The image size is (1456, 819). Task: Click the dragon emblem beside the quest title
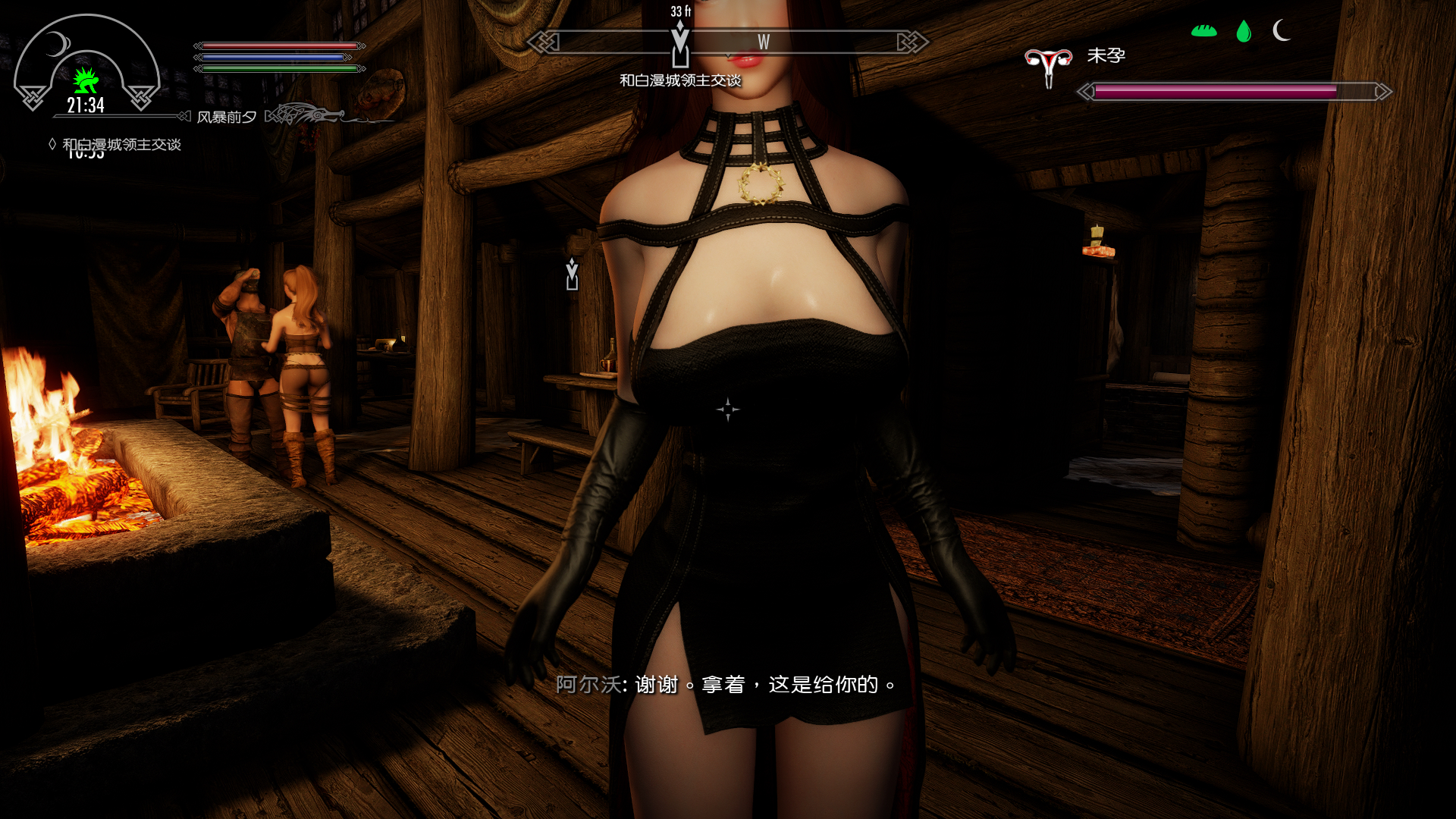click(303, 115)
